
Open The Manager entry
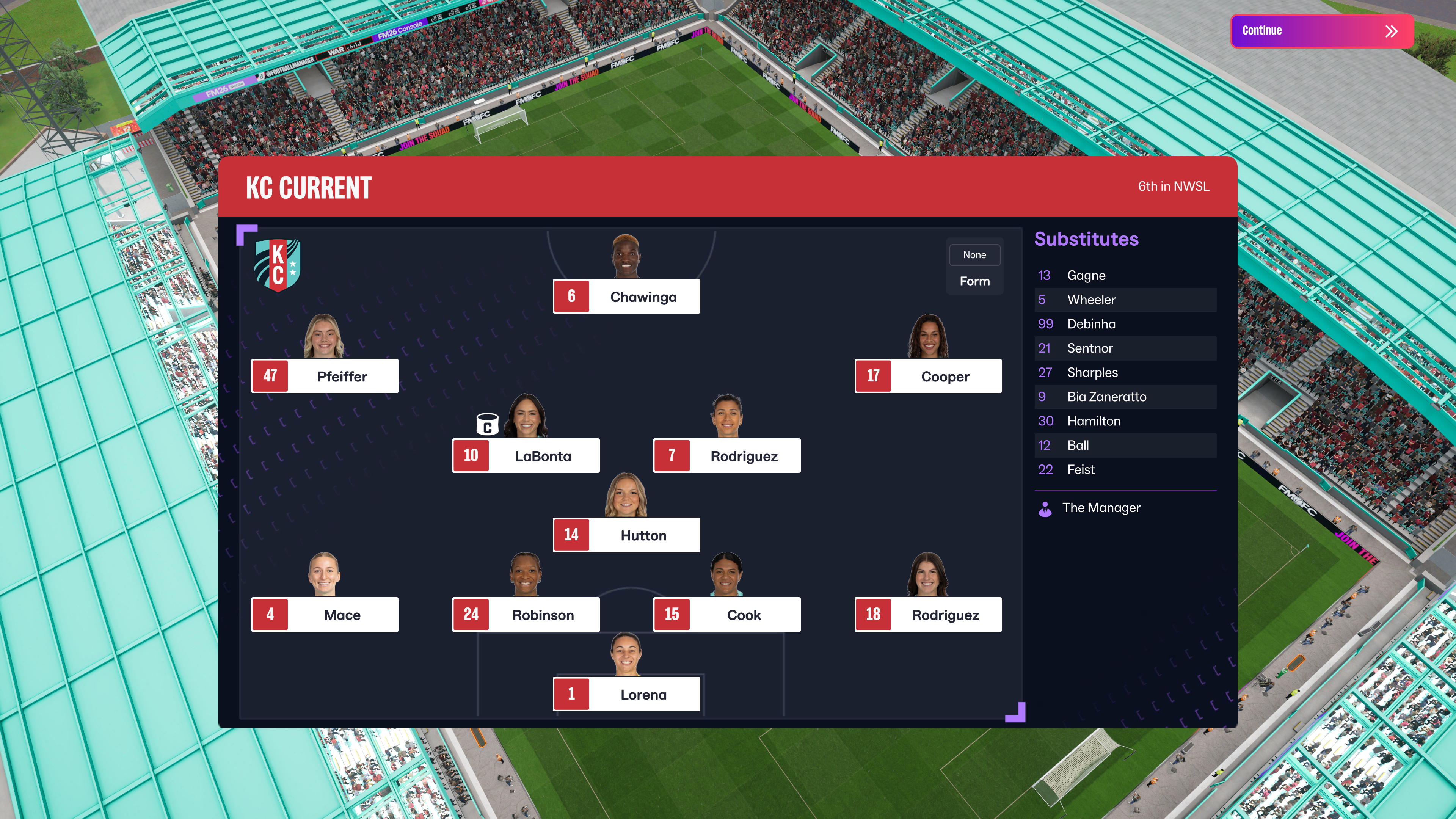[x=1100, y=508]
